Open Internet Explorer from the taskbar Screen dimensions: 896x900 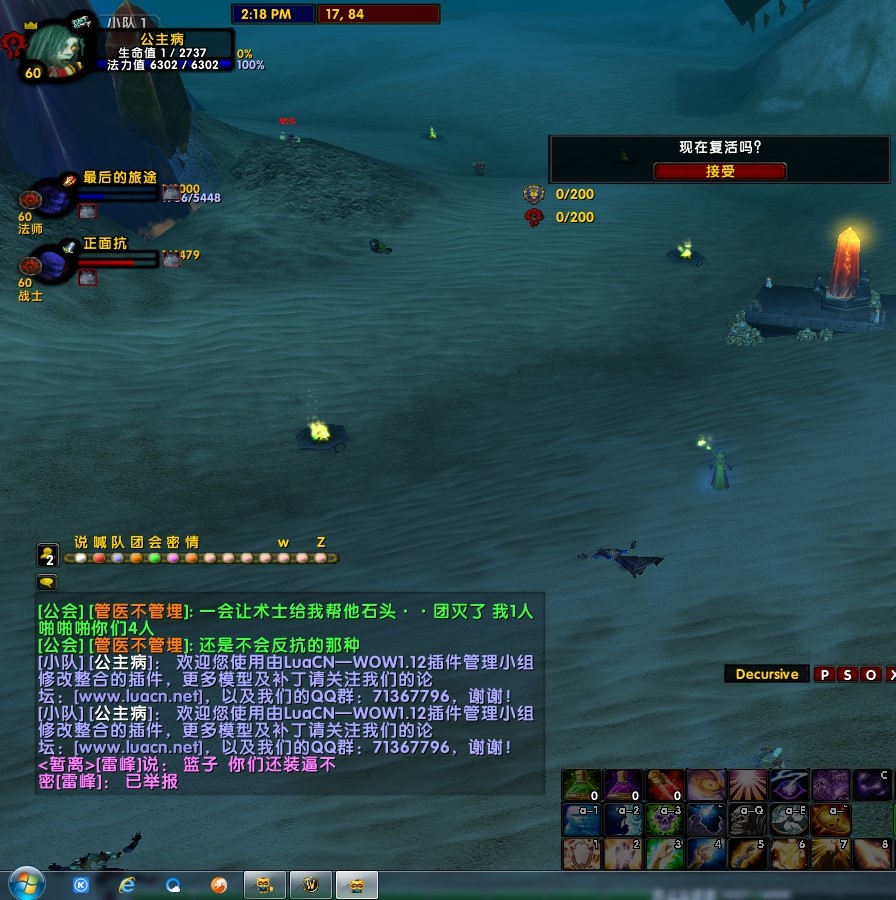pyautogui.click(x=127, y=885)
